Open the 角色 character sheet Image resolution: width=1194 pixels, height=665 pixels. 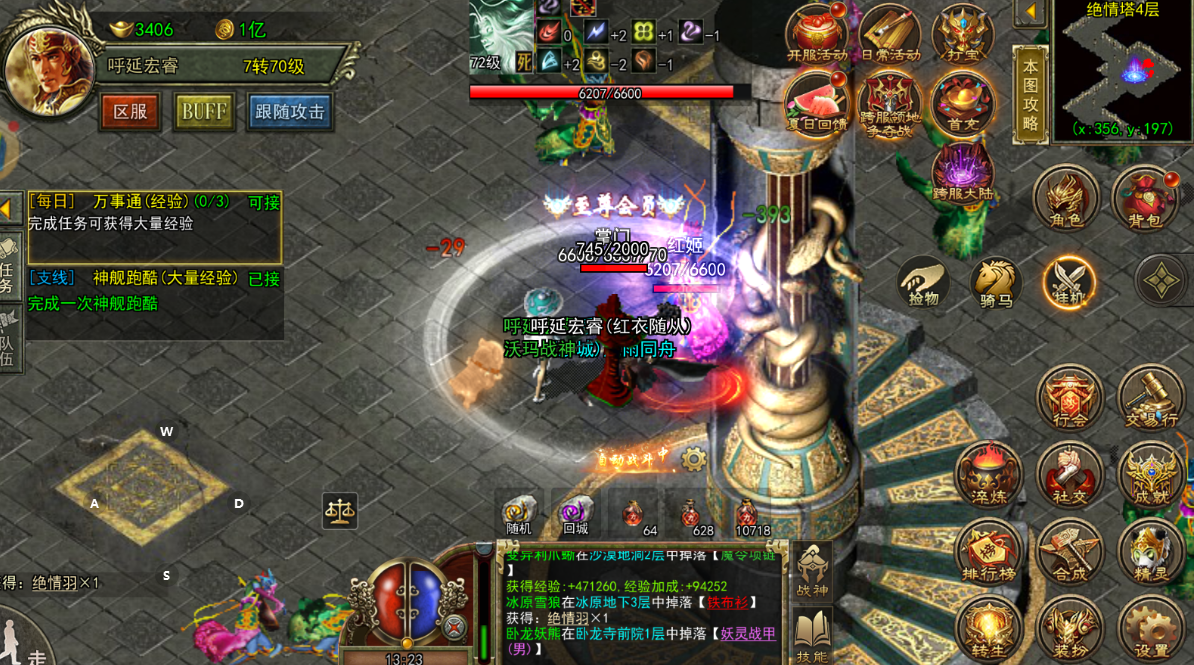point(1067,198)
